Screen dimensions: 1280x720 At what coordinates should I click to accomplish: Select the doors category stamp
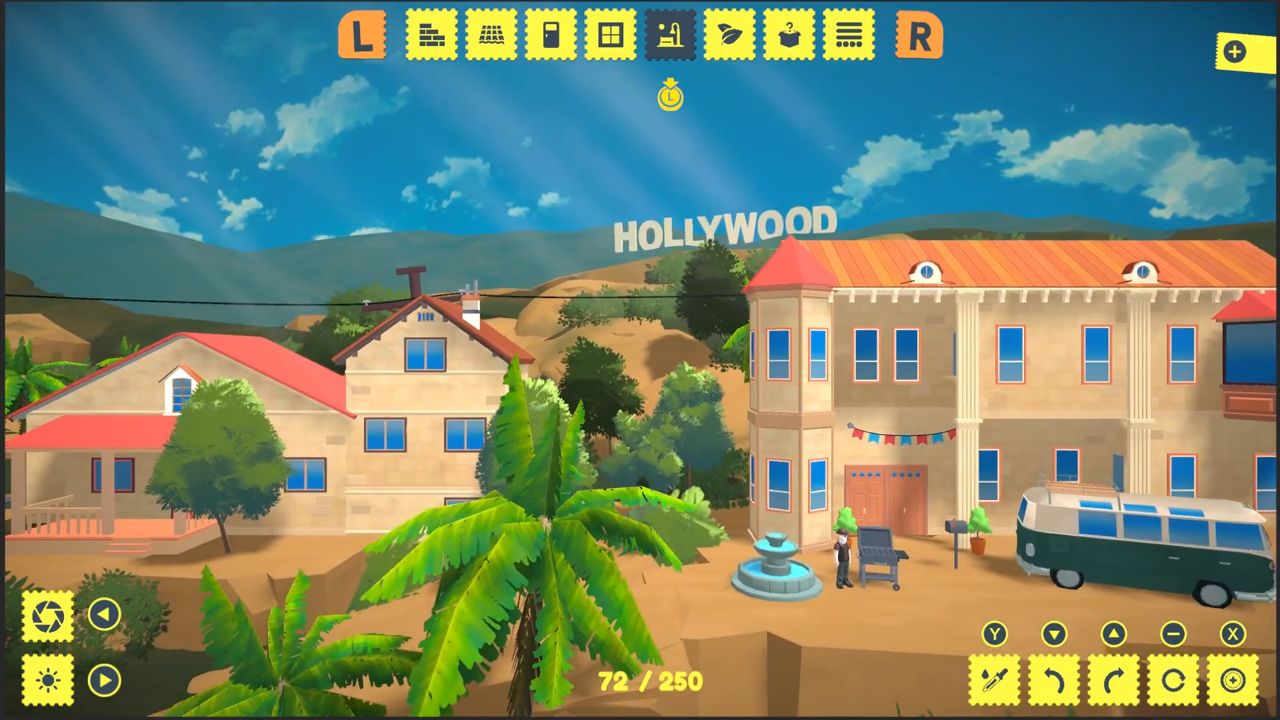551,35
